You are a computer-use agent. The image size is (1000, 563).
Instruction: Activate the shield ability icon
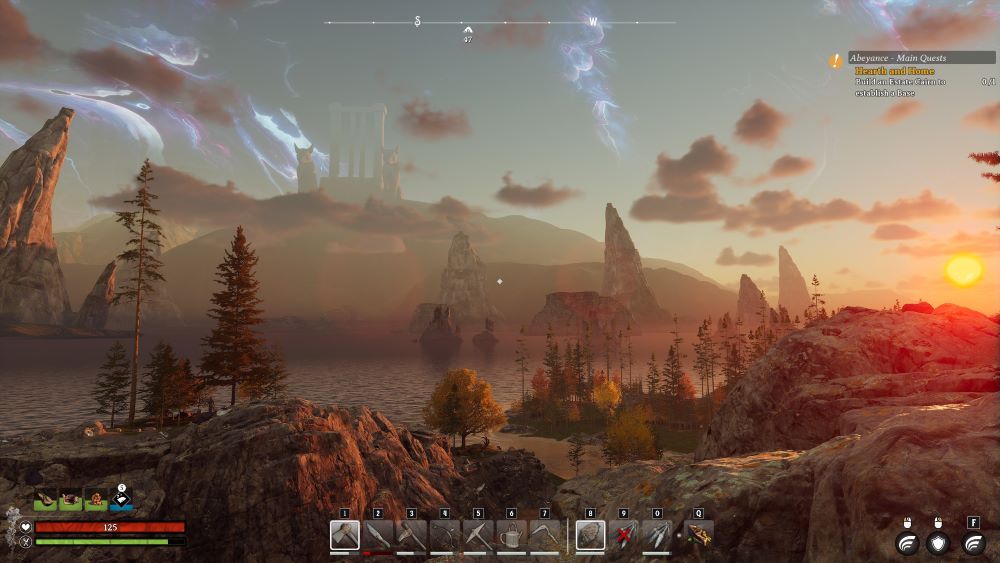[x=937, y=543]
